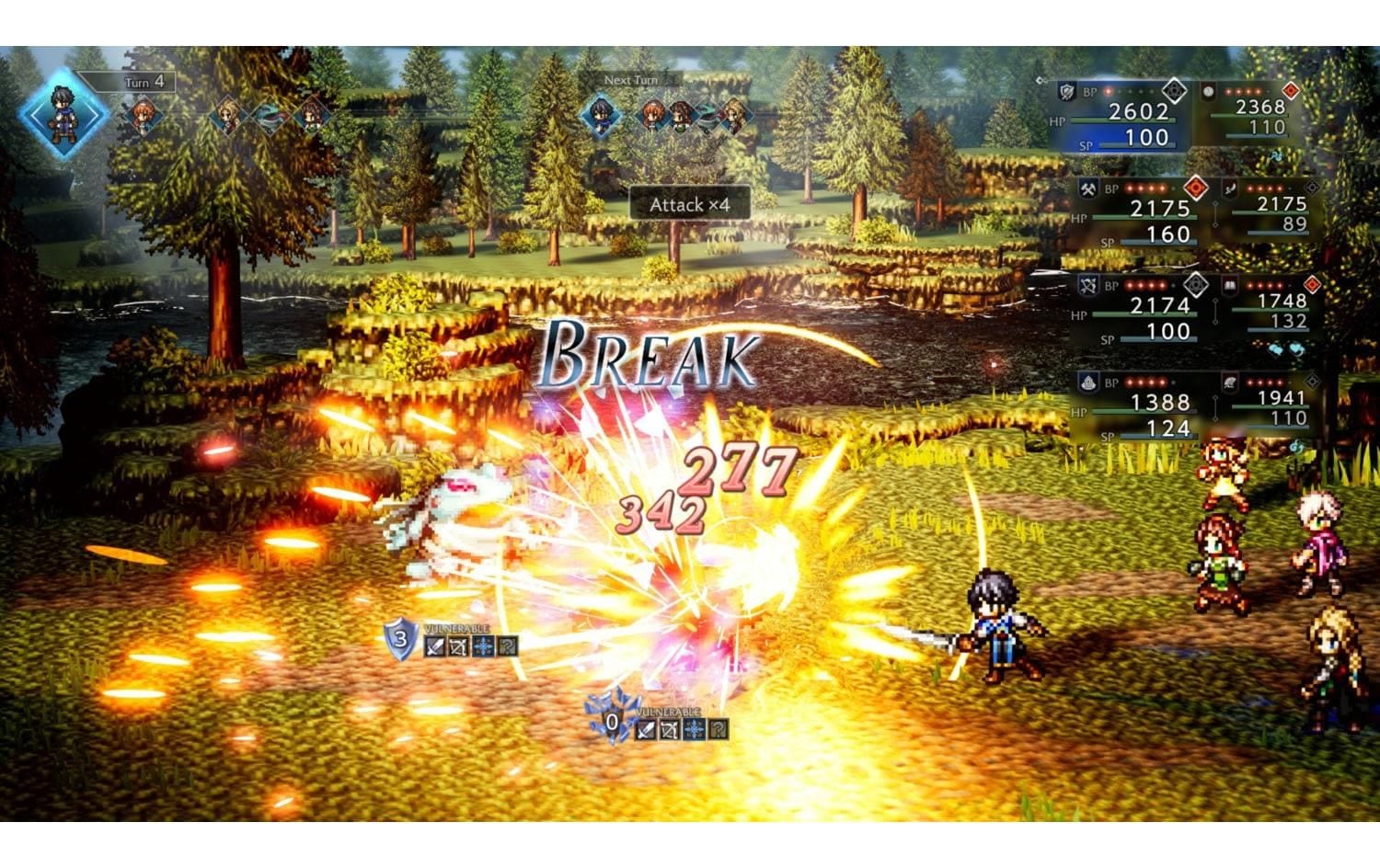Click the broken shield counter showing 0

tap(612, 722)
